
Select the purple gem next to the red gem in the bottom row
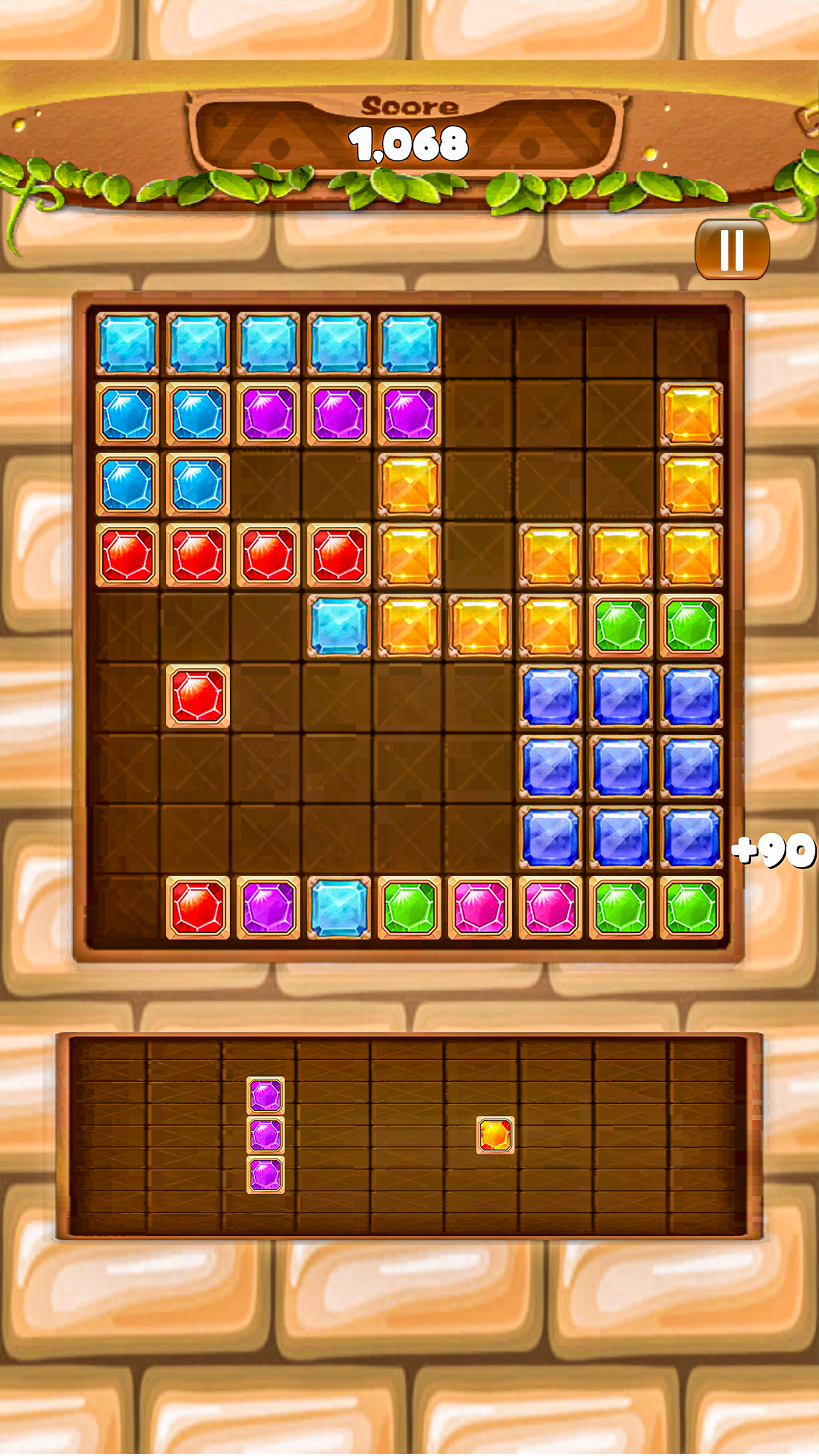pos(267,908)
